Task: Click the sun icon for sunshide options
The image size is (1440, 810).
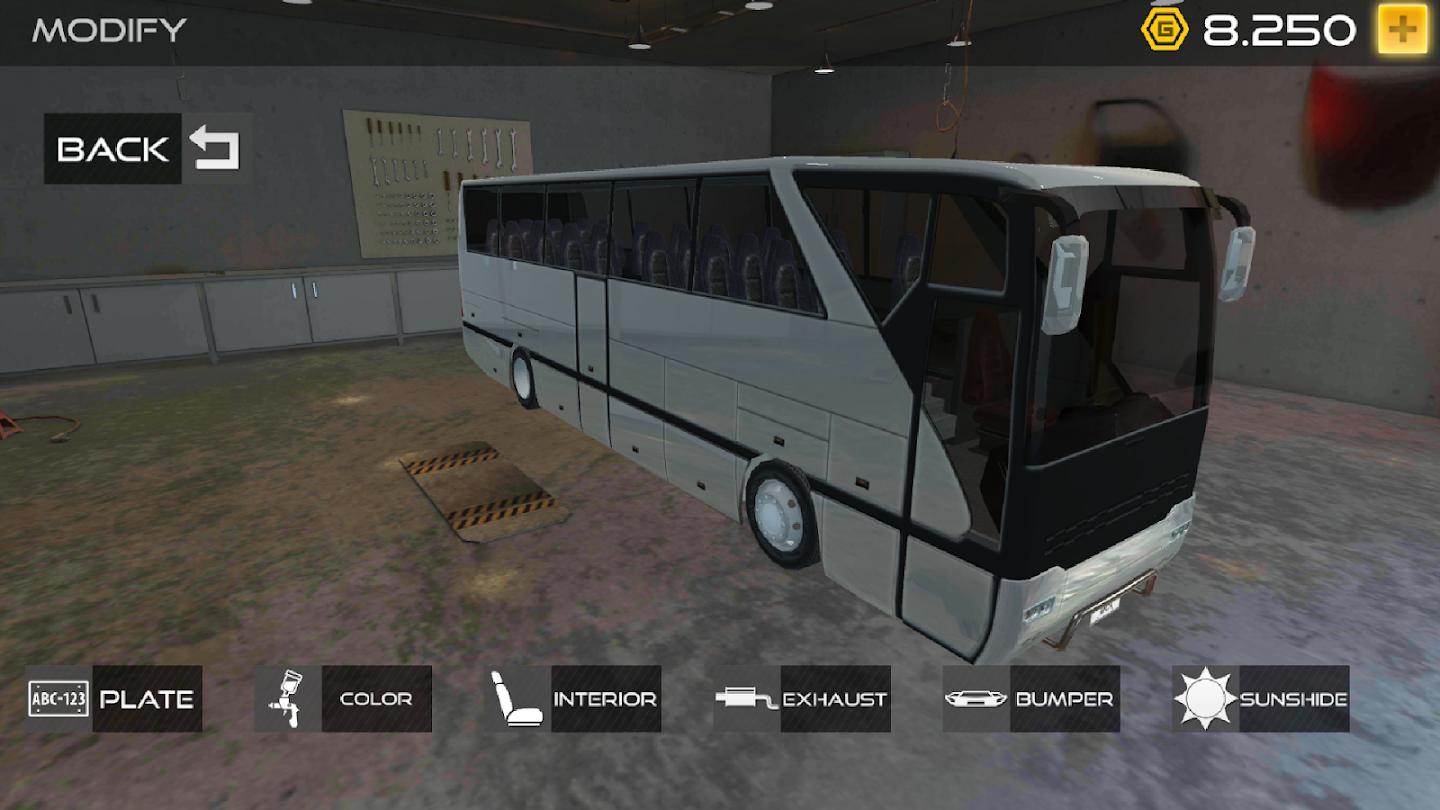Action: tap(1205, 699)
